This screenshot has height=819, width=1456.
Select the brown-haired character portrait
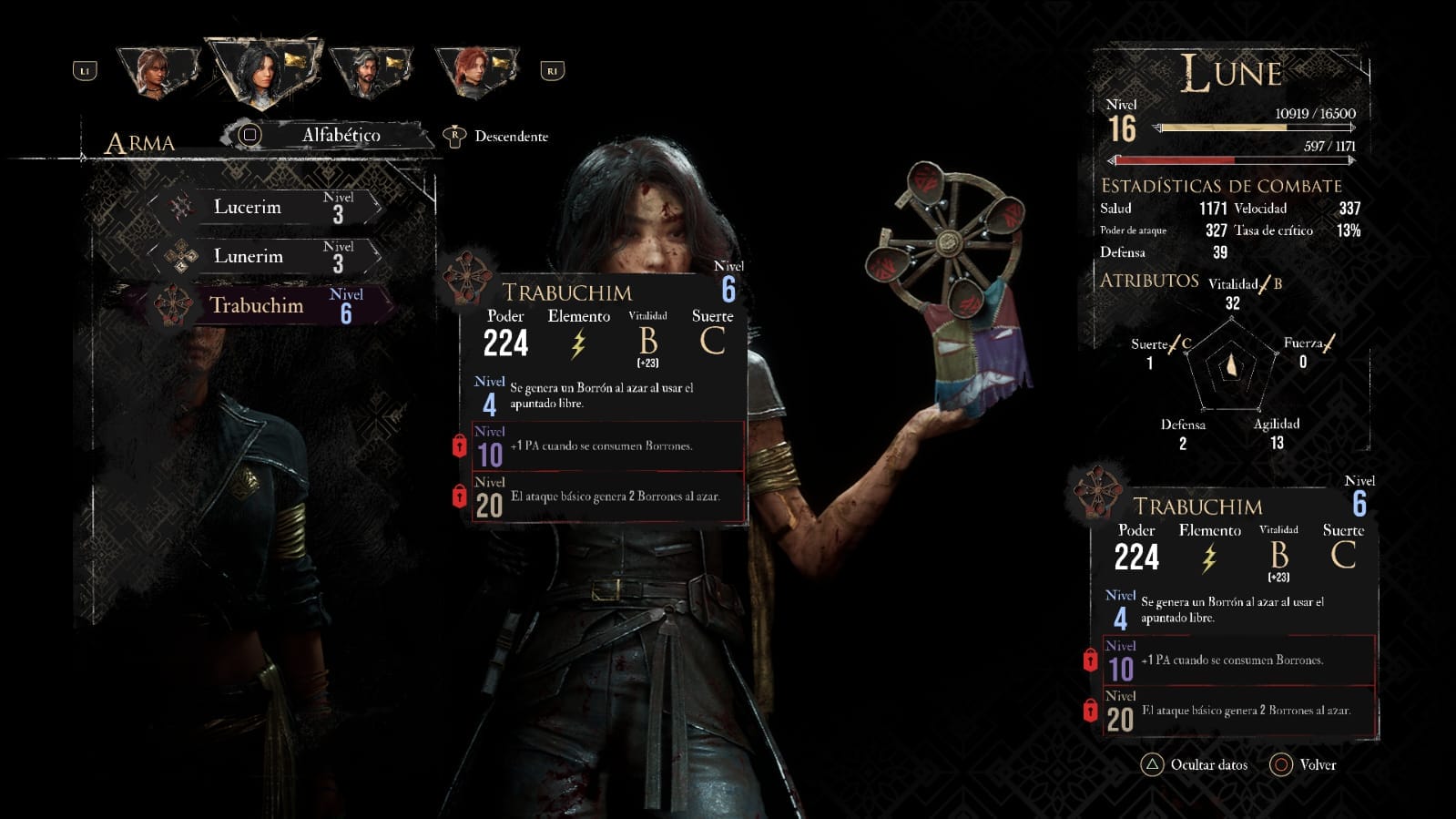pos(157,71)
